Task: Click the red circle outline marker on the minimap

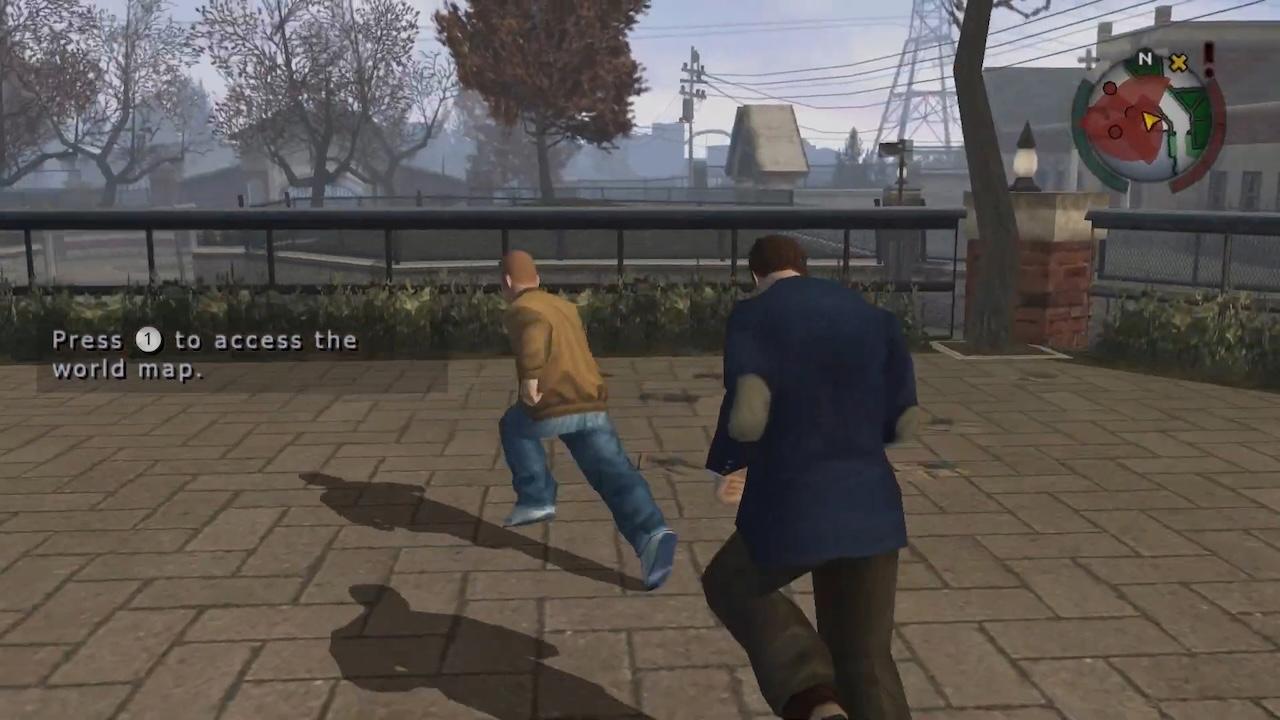Action: coord(1116,130)
